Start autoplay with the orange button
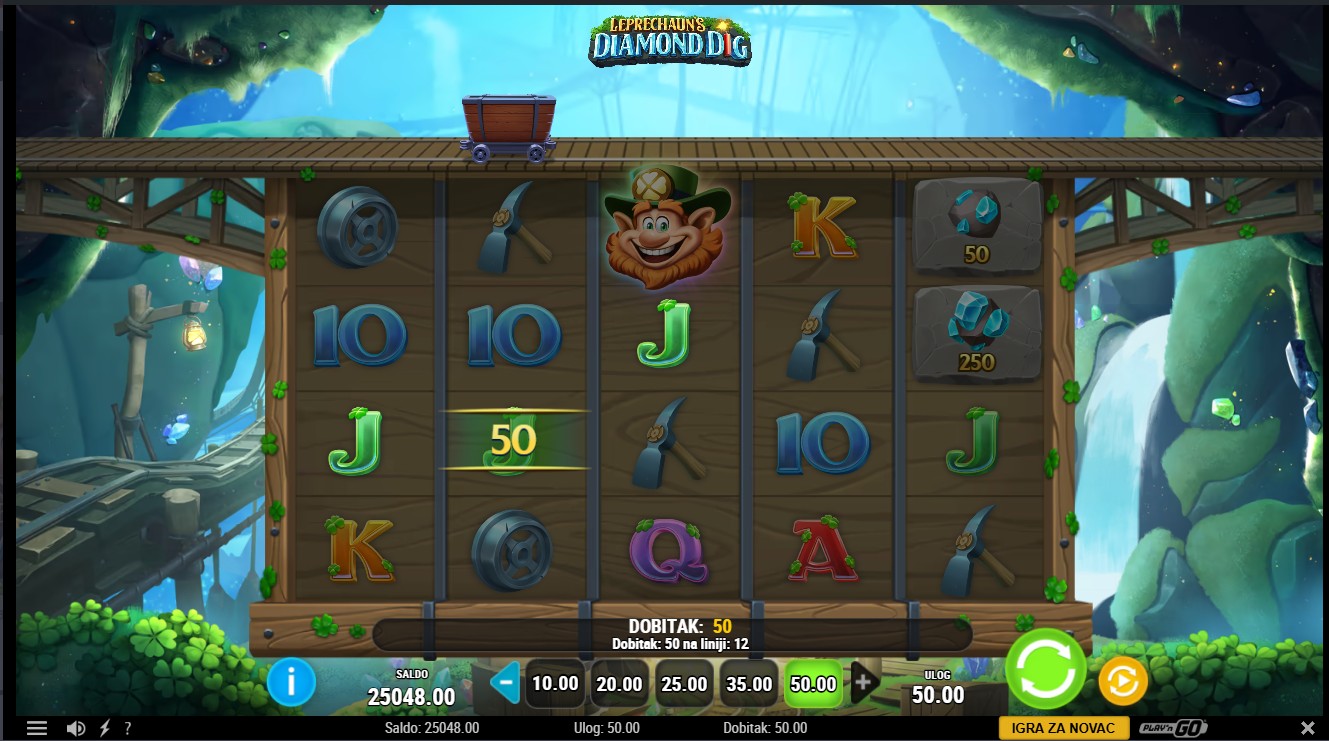The height and width of the screenshot is (741, 1329). [1122, 682]
